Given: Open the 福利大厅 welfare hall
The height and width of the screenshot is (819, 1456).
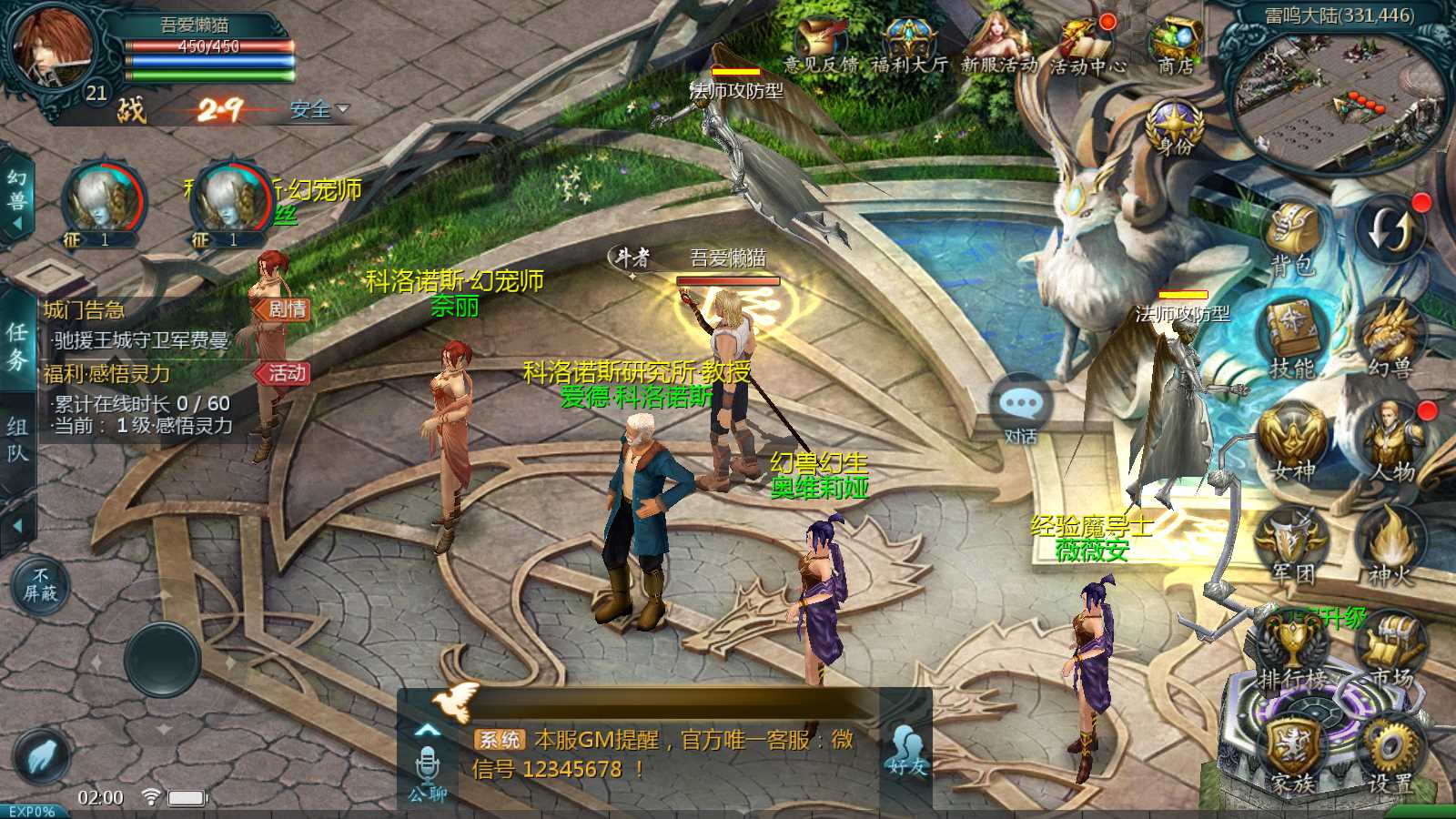Looking at the screenshot, I should click(908, 45).
